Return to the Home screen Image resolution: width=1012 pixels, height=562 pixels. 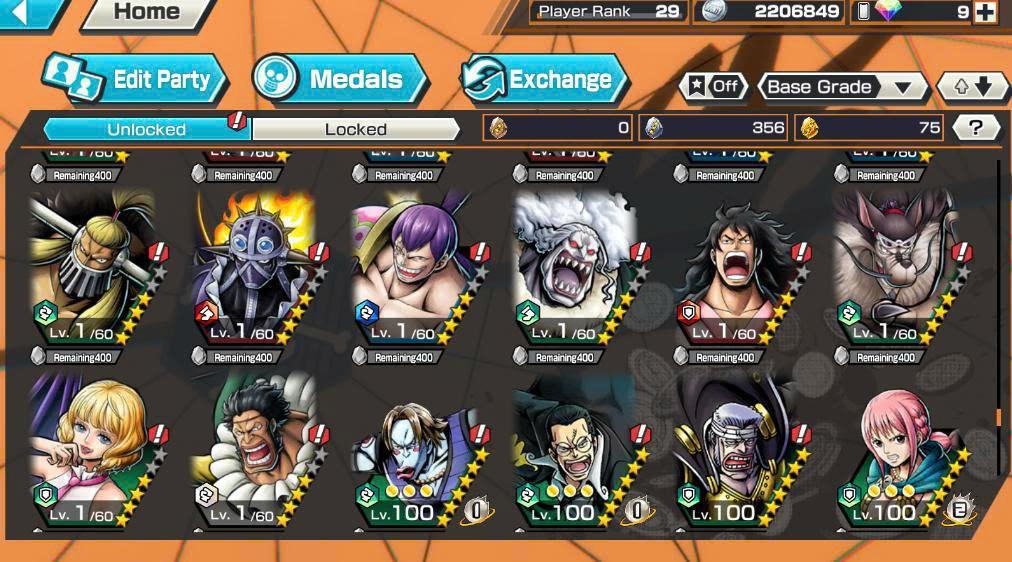coord(146,13)
